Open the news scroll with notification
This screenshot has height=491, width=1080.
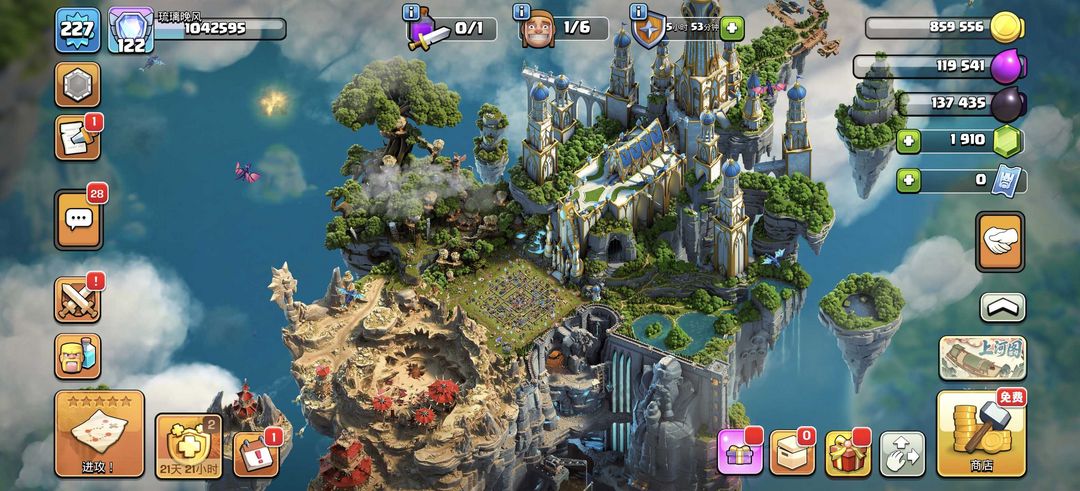(77, 138)
